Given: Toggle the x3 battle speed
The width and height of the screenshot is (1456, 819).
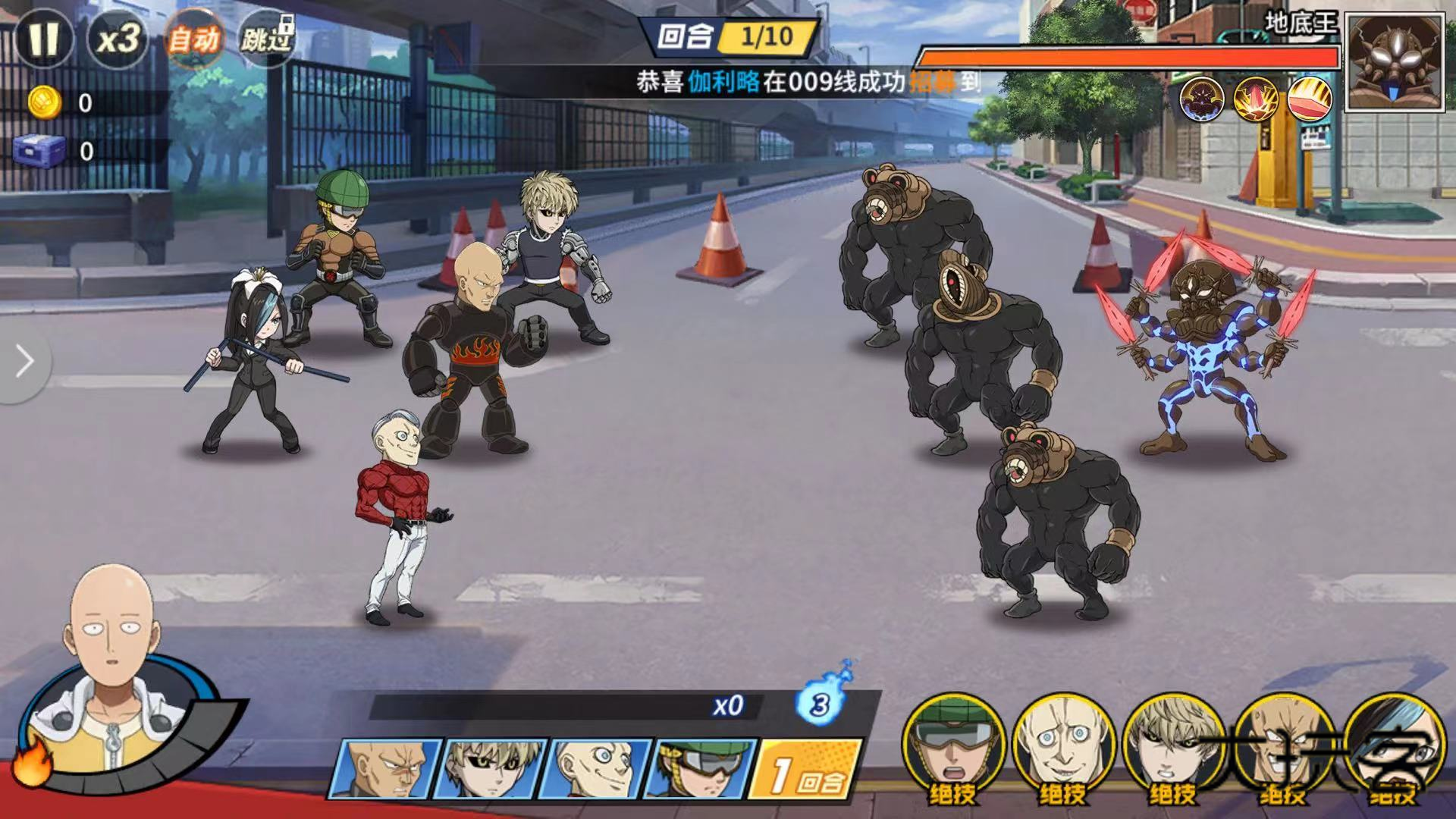Looking at the screenshot, I should 118,39.
